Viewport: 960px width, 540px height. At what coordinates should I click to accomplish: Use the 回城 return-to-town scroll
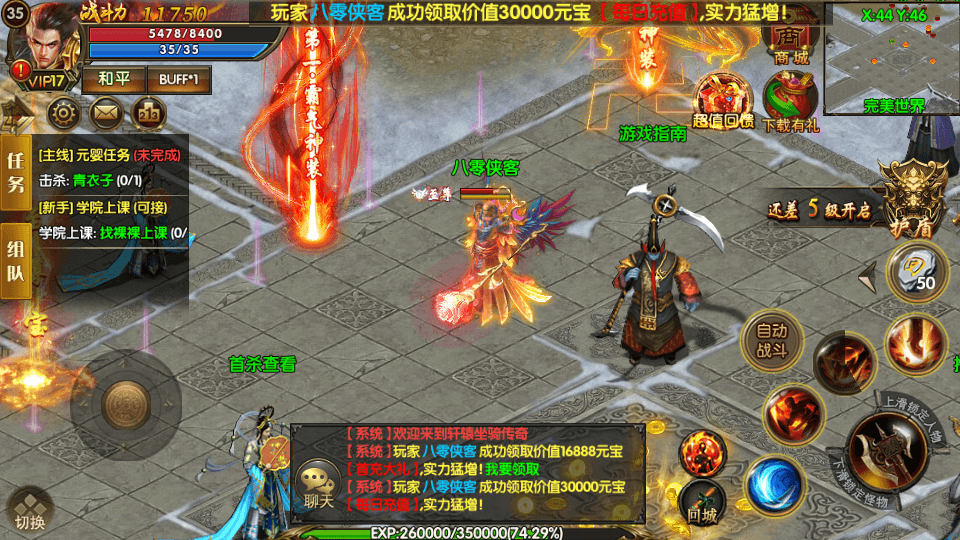703,500
